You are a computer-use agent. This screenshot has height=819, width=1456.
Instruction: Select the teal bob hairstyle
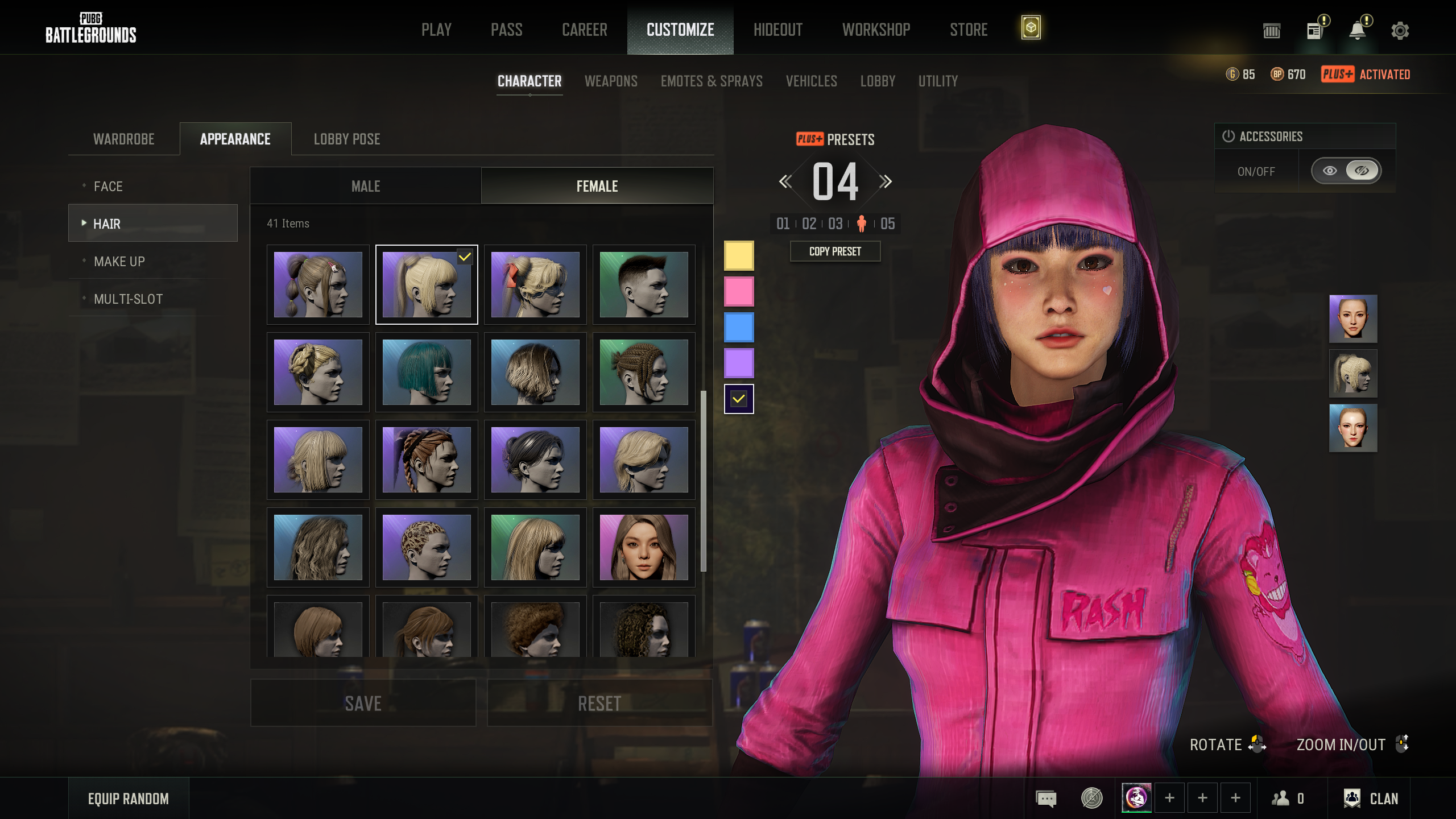coord(427,372)
